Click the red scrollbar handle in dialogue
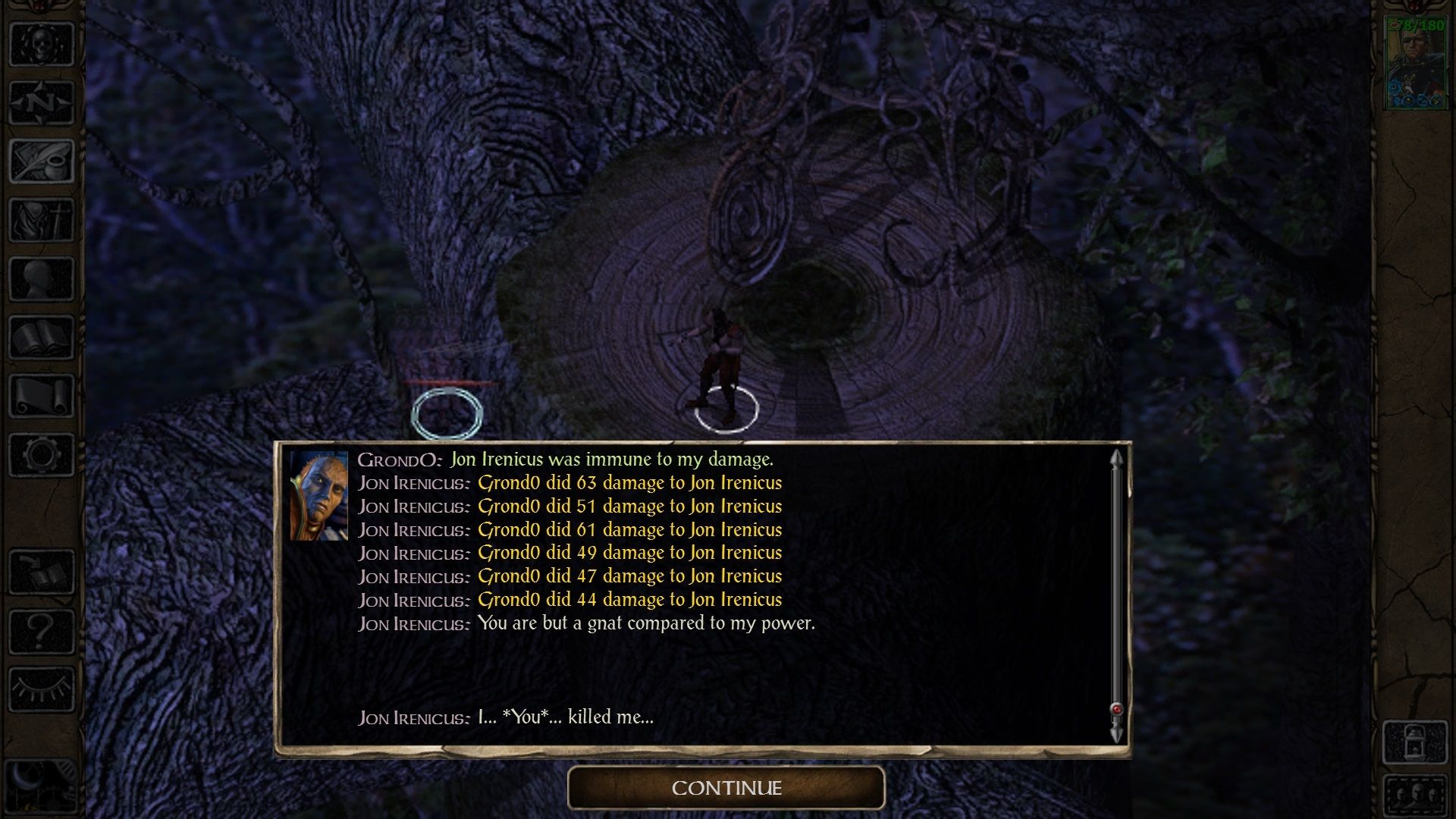Viewport: 1456px width, 819px height. [1116, 709]
